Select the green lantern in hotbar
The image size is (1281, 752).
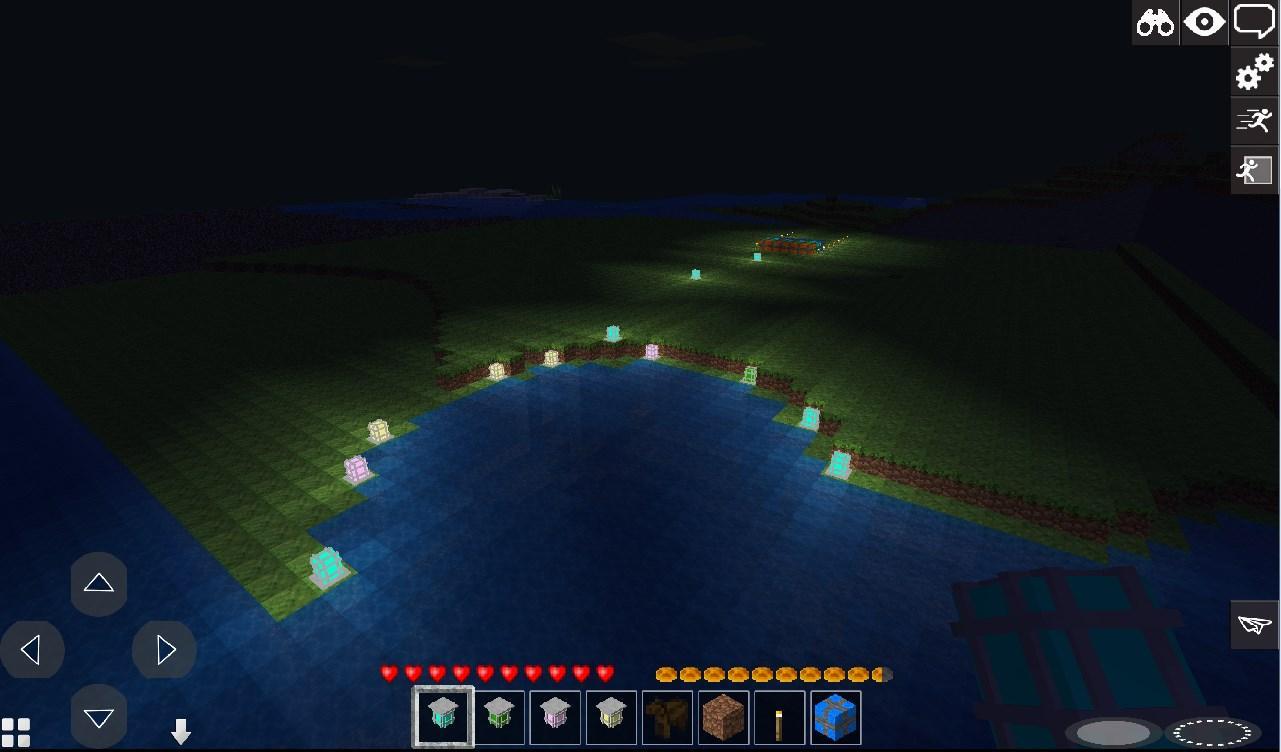(499, 717)
